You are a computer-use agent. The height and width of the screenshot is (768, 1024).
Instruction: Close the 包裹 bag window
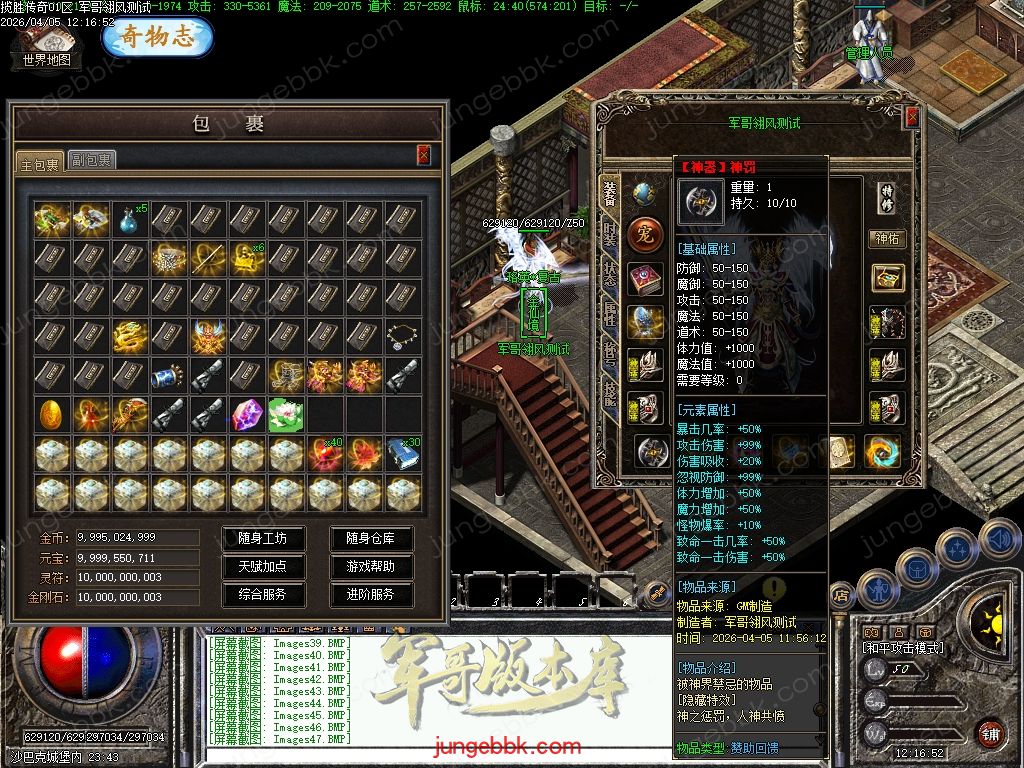coord(423,154)
